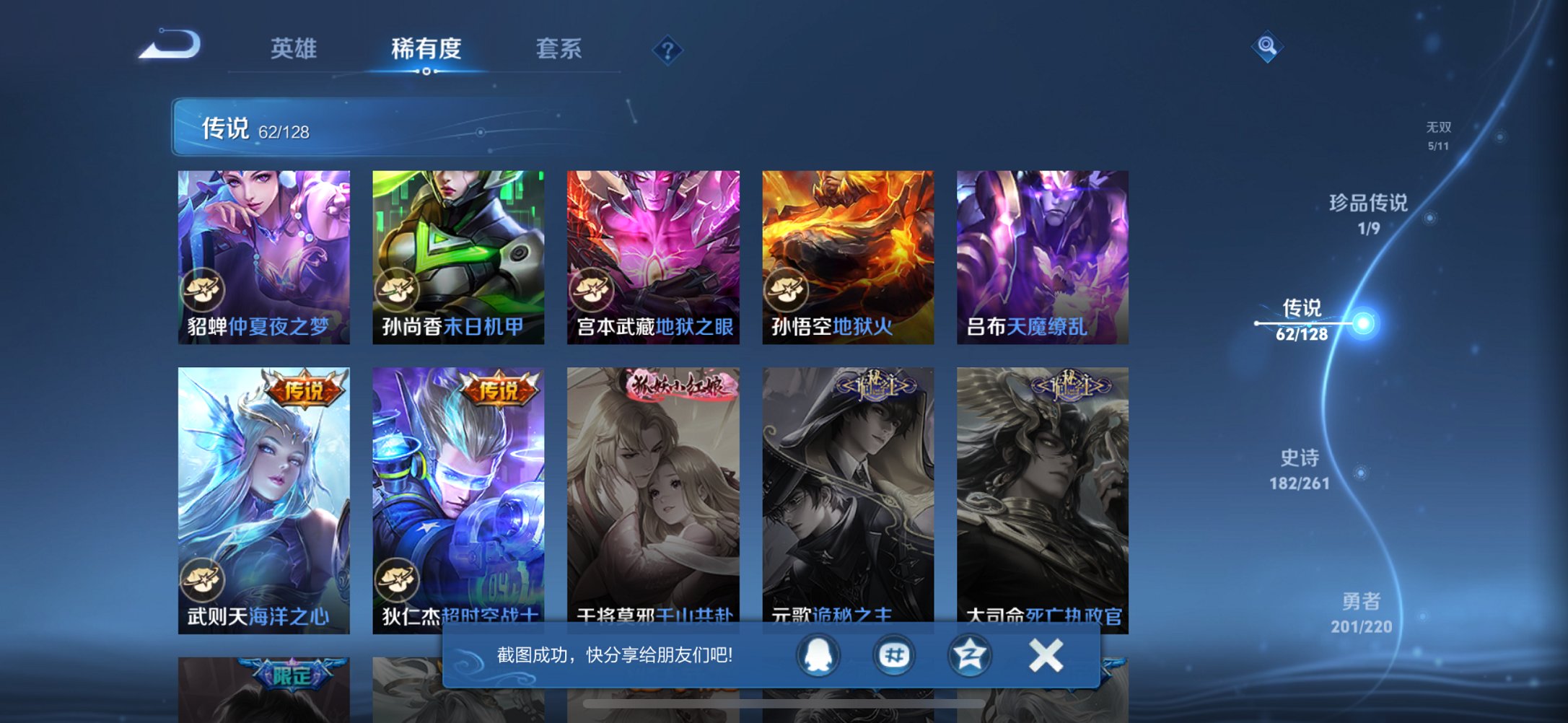This screenshot has width=1568, height=723.
Task: Open the search magnifier icon
Action: (x=1269, y=45)
